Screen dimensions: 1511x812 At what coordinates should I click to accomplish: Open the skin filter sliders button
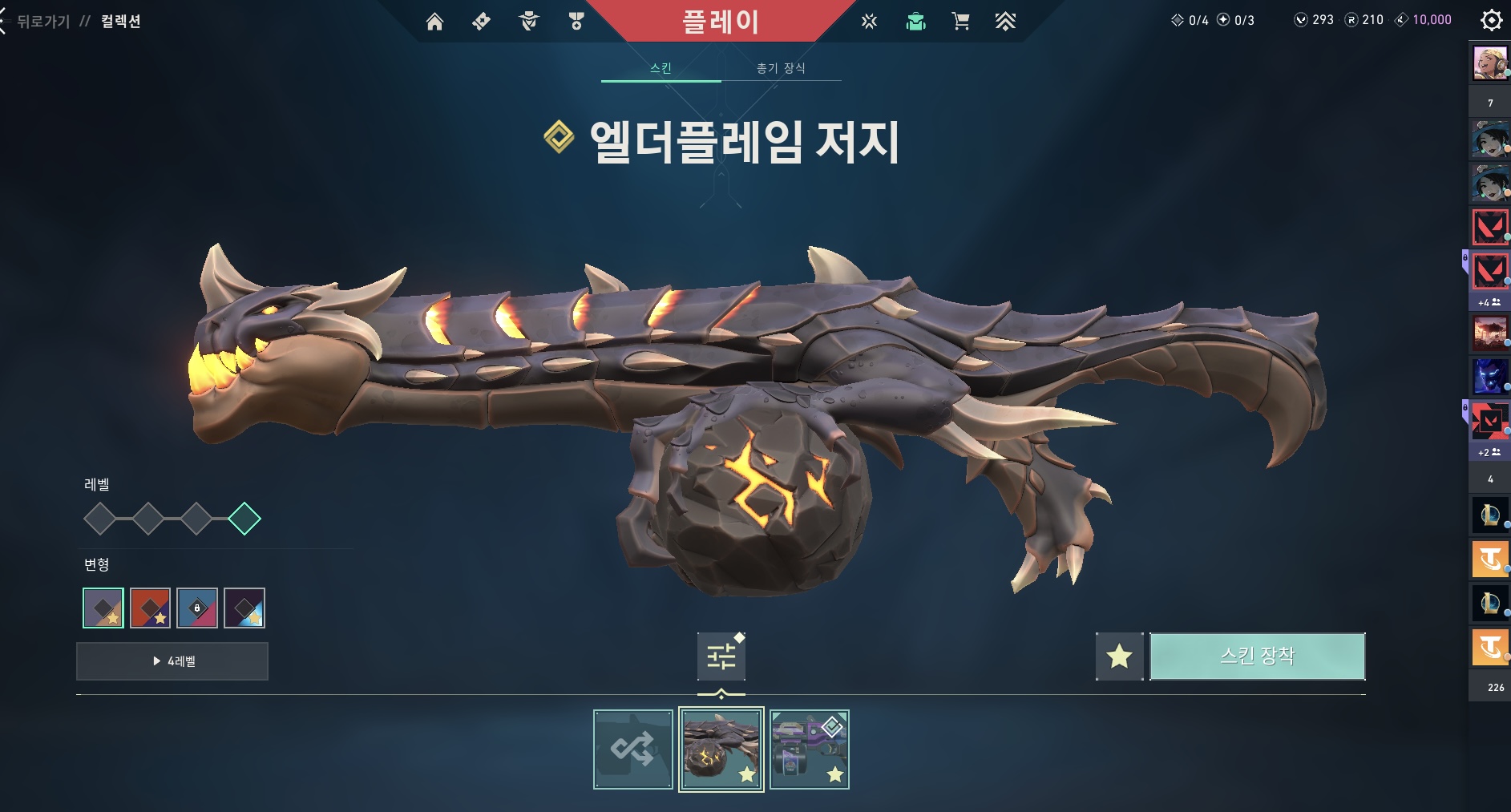tap(721, 656)
